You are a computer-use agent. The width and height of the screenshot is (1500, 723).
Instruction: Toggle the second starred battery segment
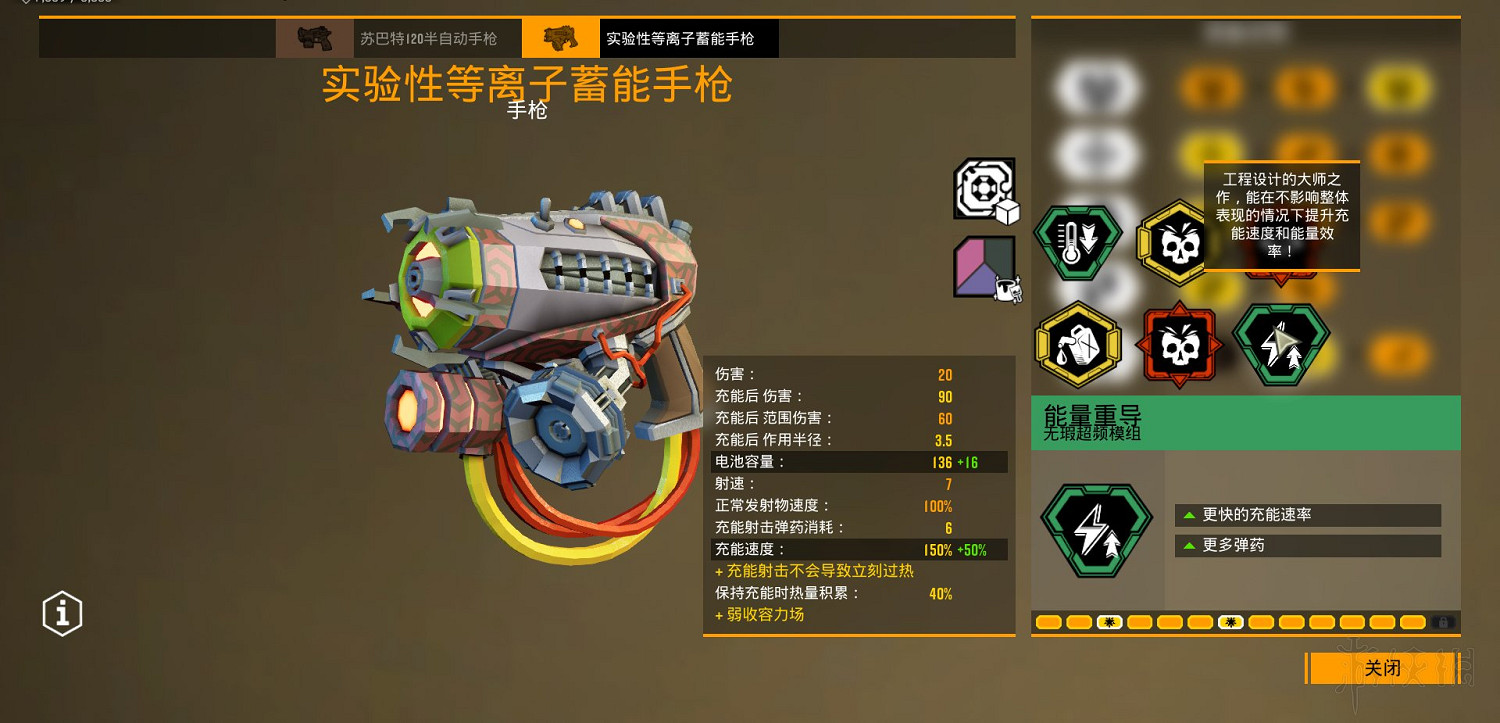[1232, 621]
